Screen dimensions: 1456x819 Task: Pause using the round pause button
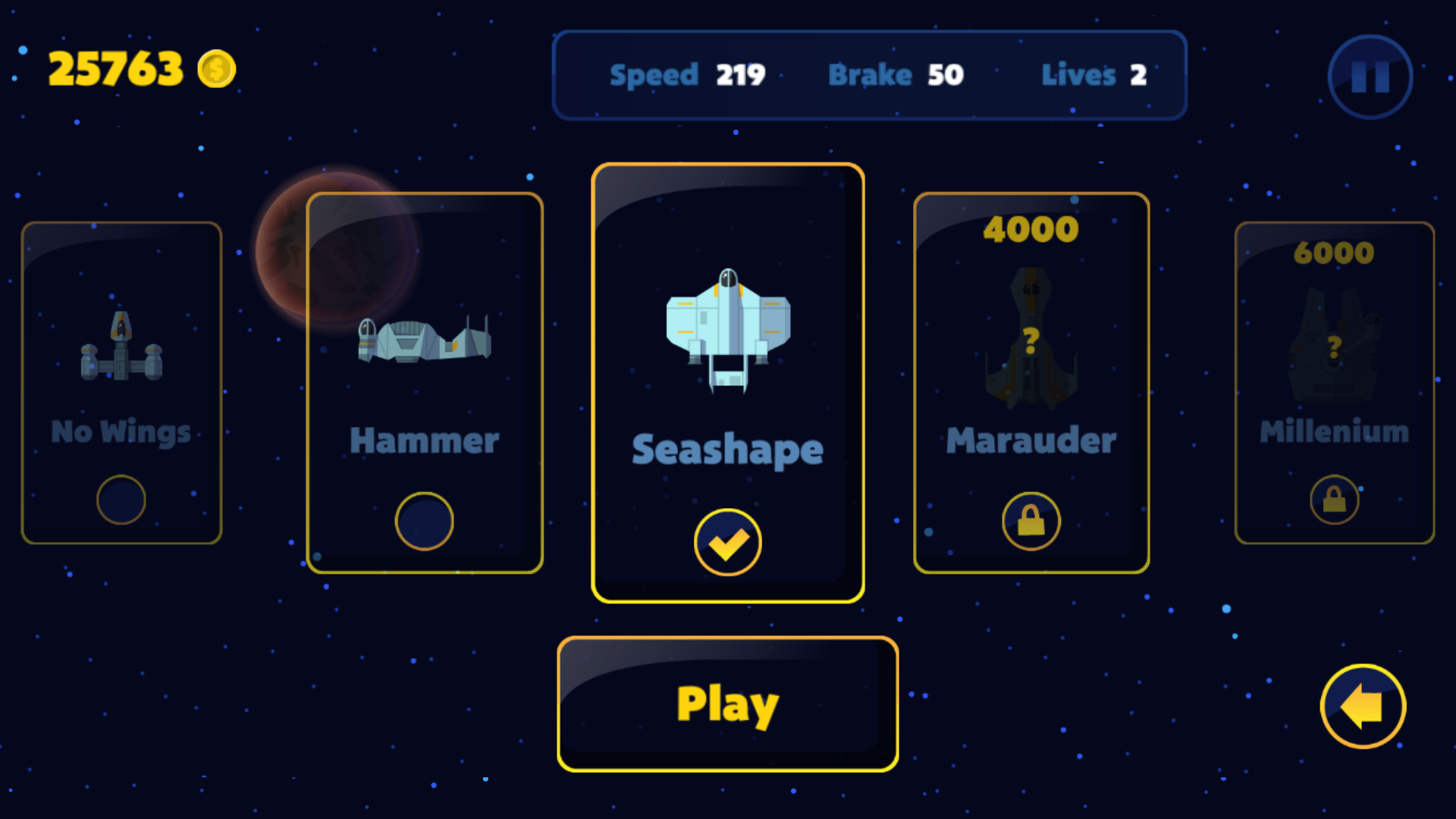1370,77
